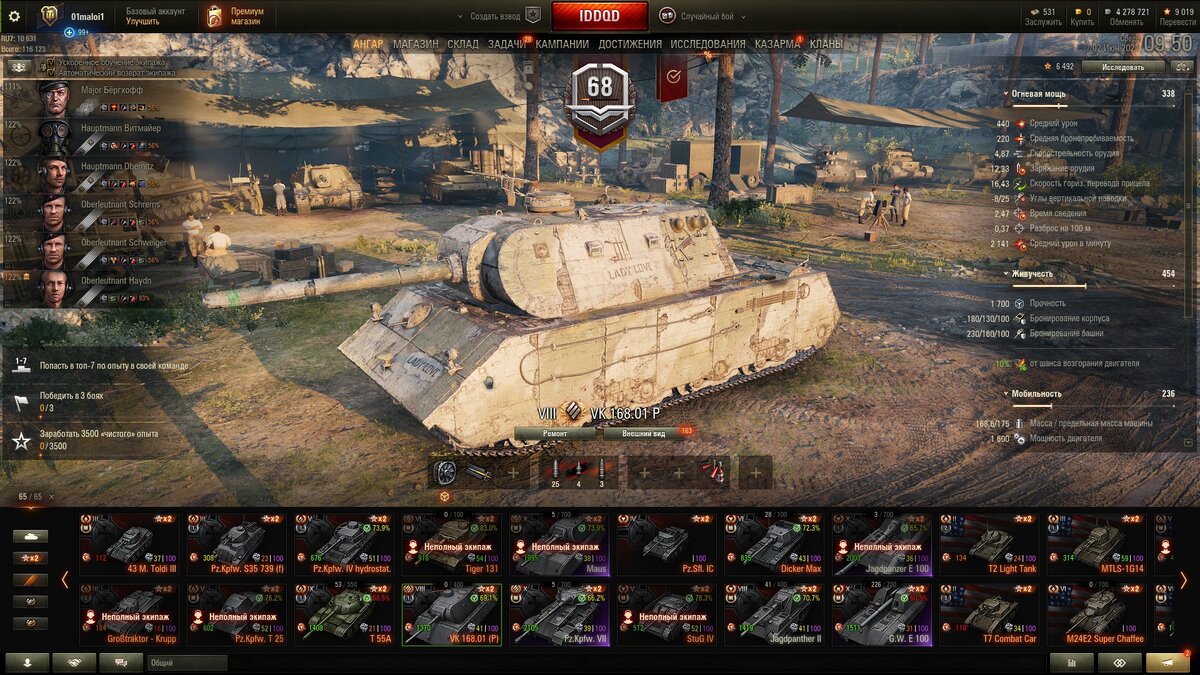Switch to the СКЛАД tab
Viewport: 1200px width, 675px height.
point(463,44)
